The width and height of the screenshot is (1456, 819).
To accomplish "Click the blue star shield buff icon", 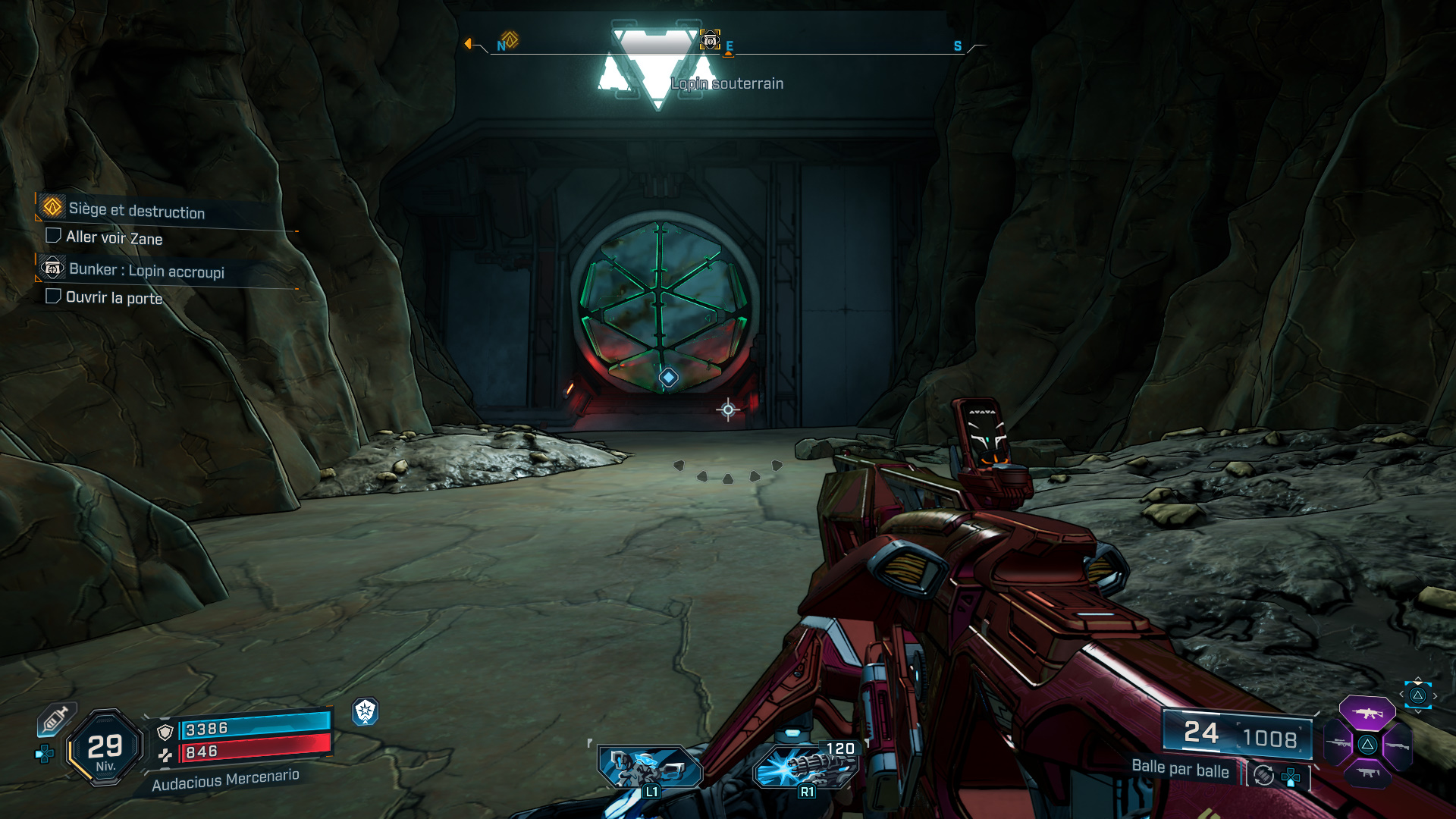I will point(365,711).
